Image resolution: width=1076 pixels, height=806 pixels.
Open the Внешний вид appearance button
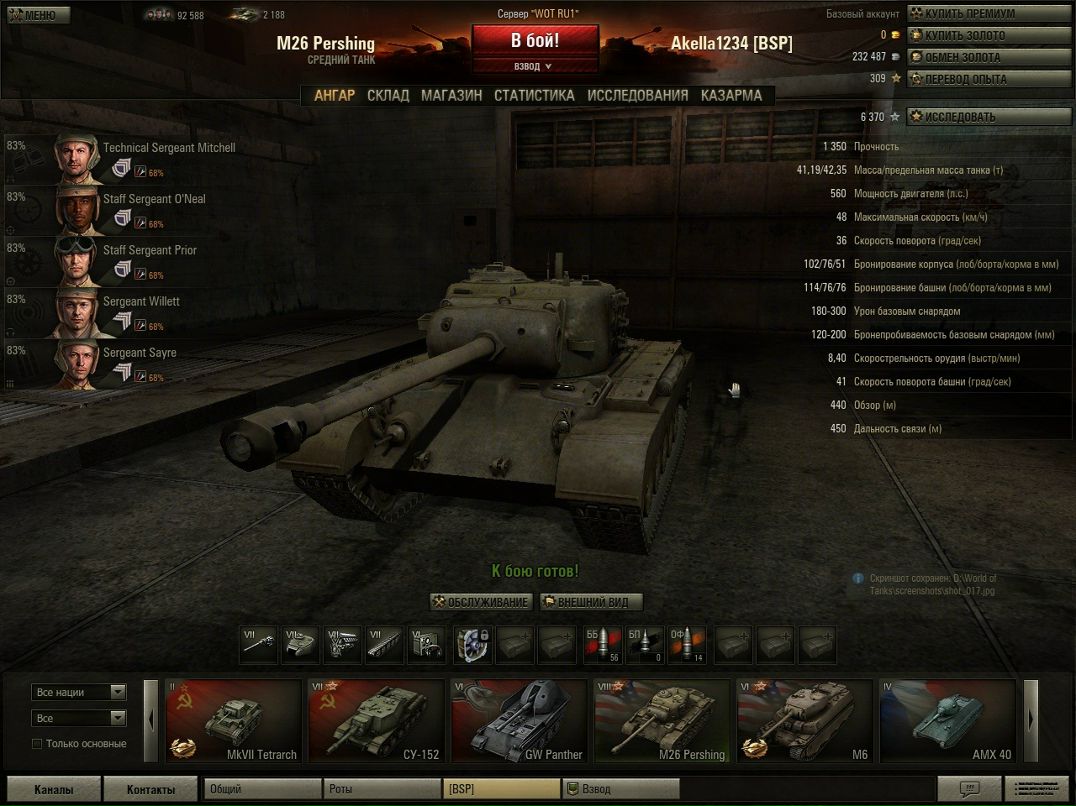point(591,602)
